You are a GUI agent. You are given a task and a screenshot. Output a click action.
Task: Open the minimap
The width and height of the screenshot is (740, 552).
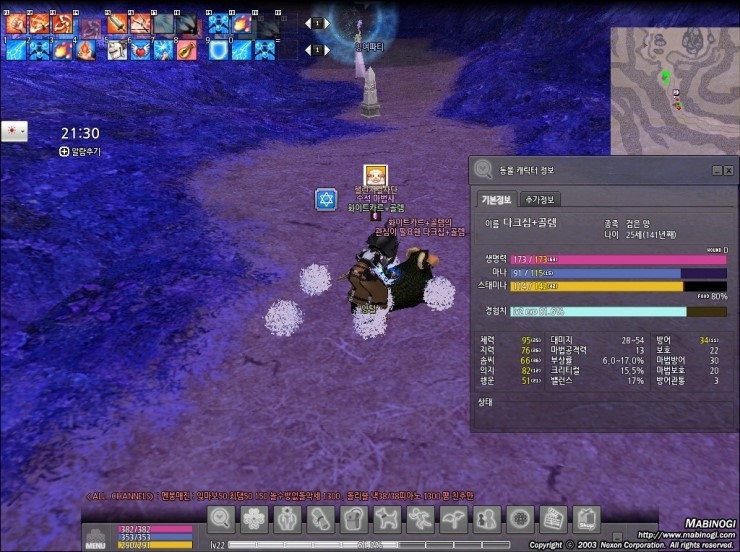674,73
